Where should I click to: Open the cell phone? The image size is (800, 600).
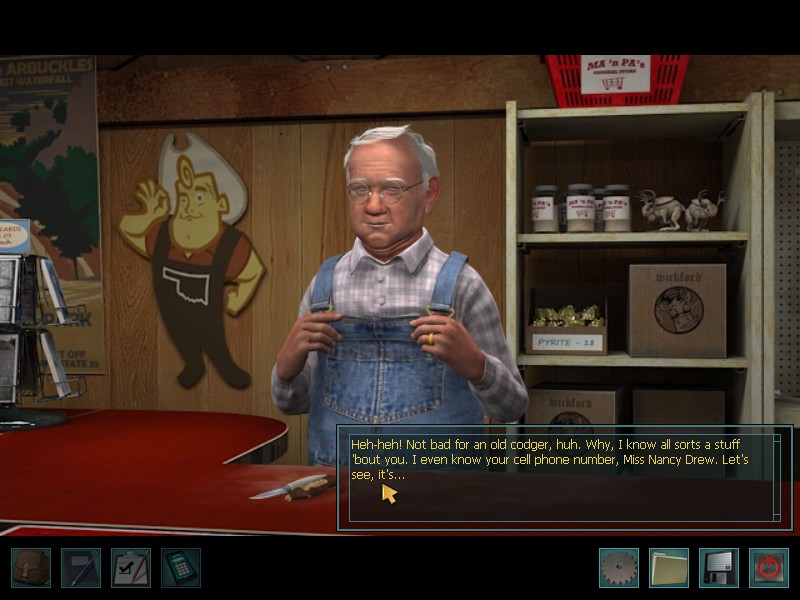coord(181,568)
